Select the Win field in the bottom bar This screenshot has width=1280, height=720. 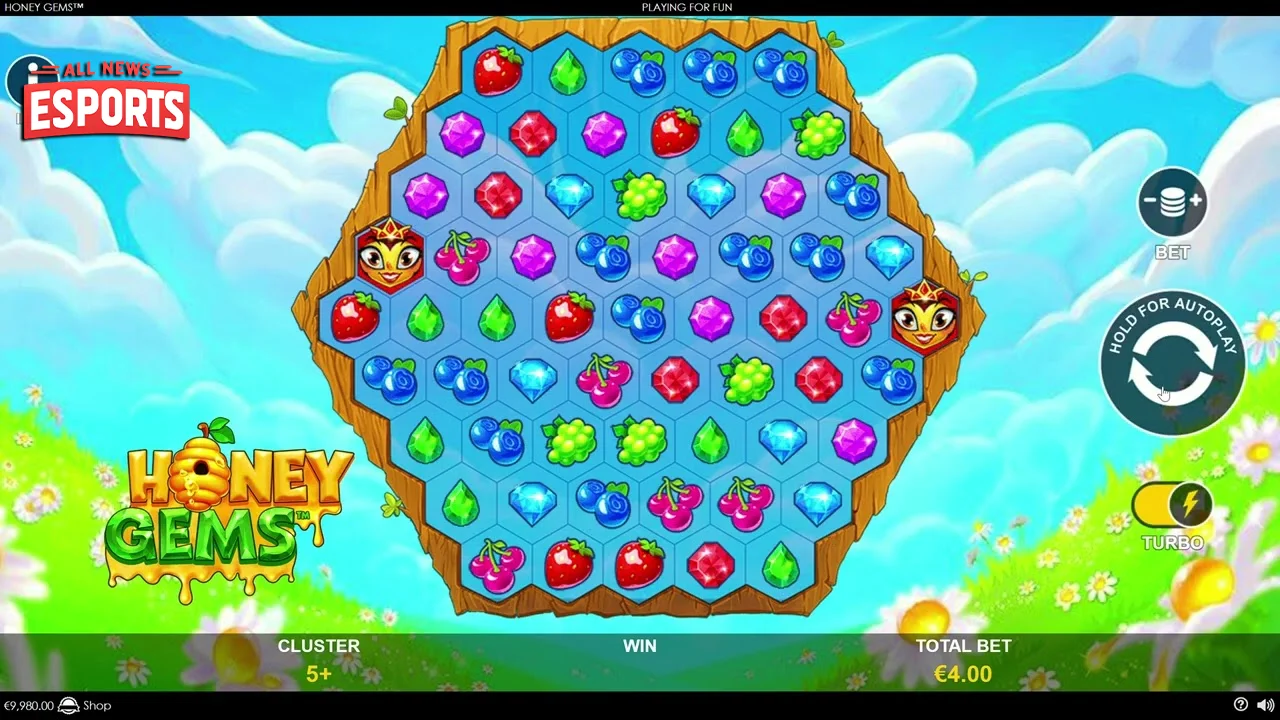(640, 646)
